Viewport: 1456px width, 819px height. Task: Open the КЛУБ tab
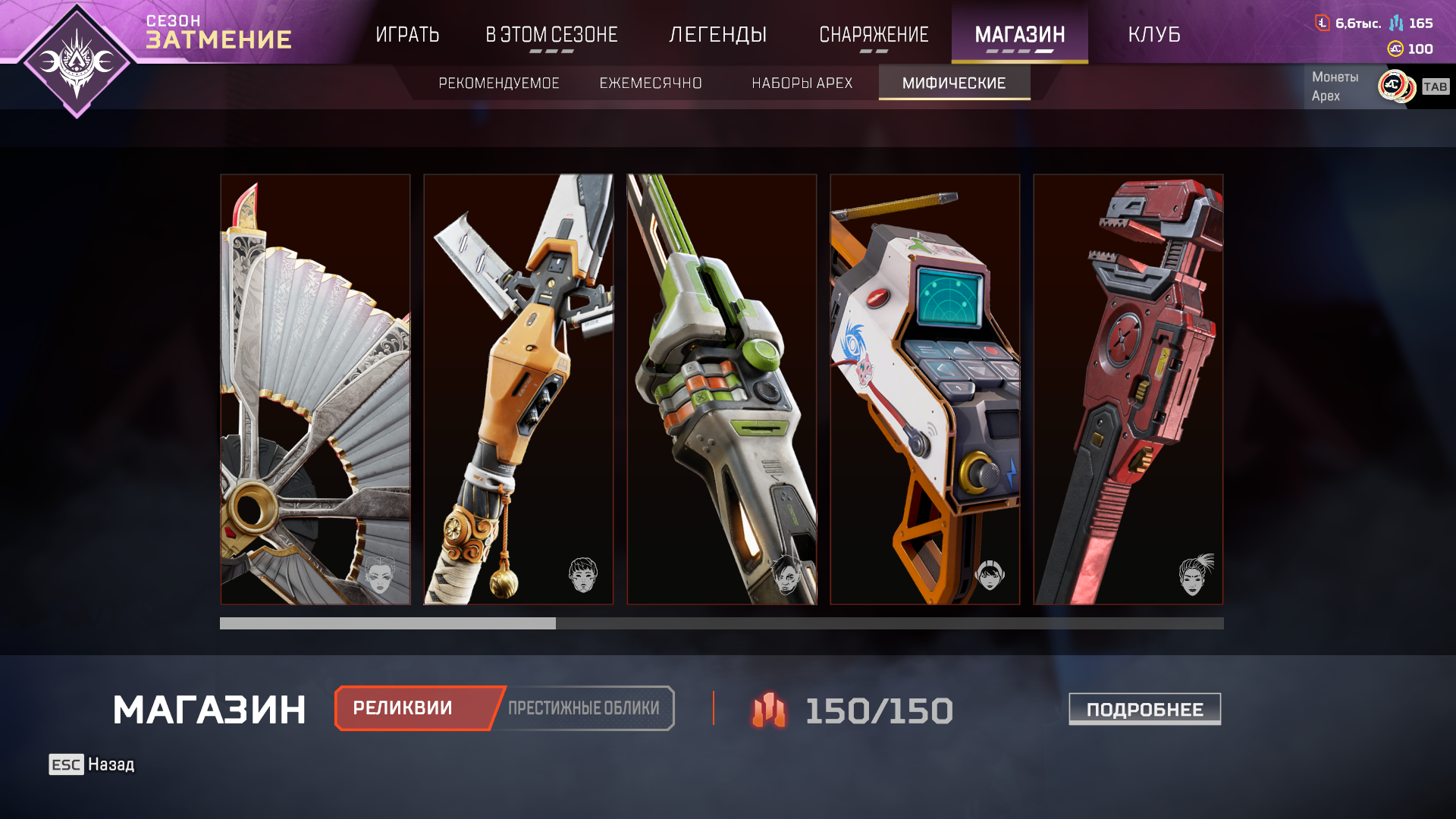(x=1153, y=35)
